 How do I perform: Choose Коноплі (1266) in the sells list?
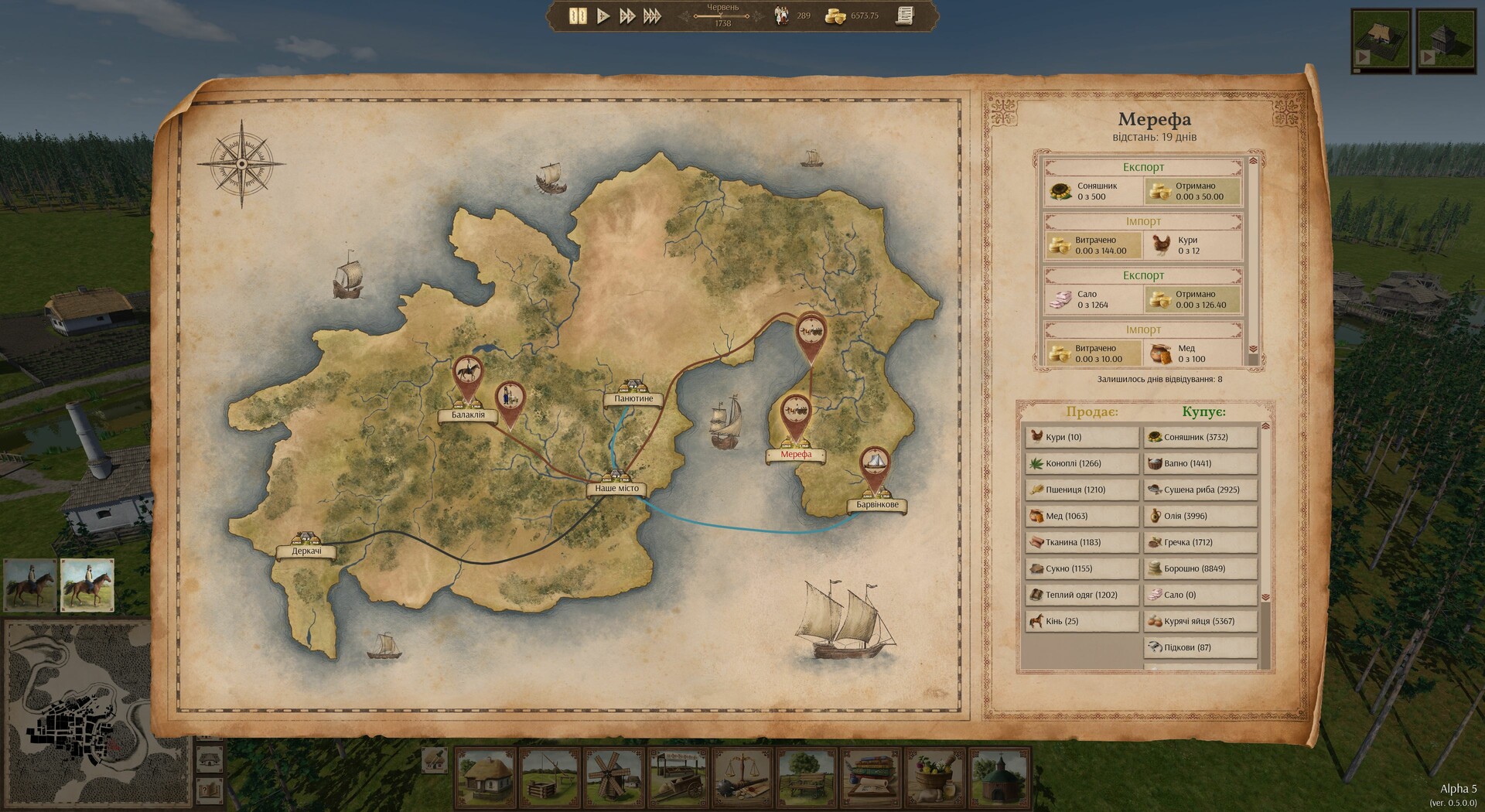[x=1081, y=463]
